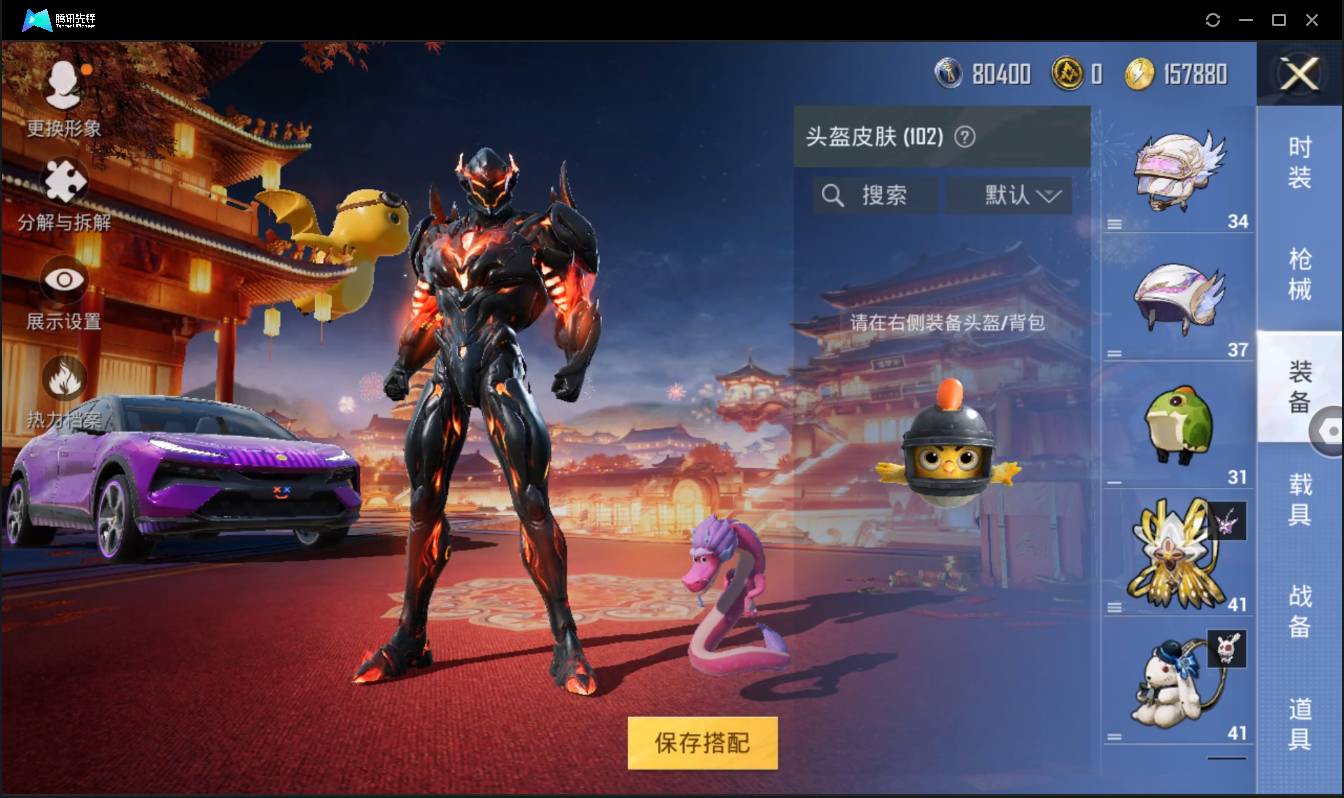Click the refresh icon in the title bar
This screenshot has height=798, width=1344.
click(x=1214, y=20)
